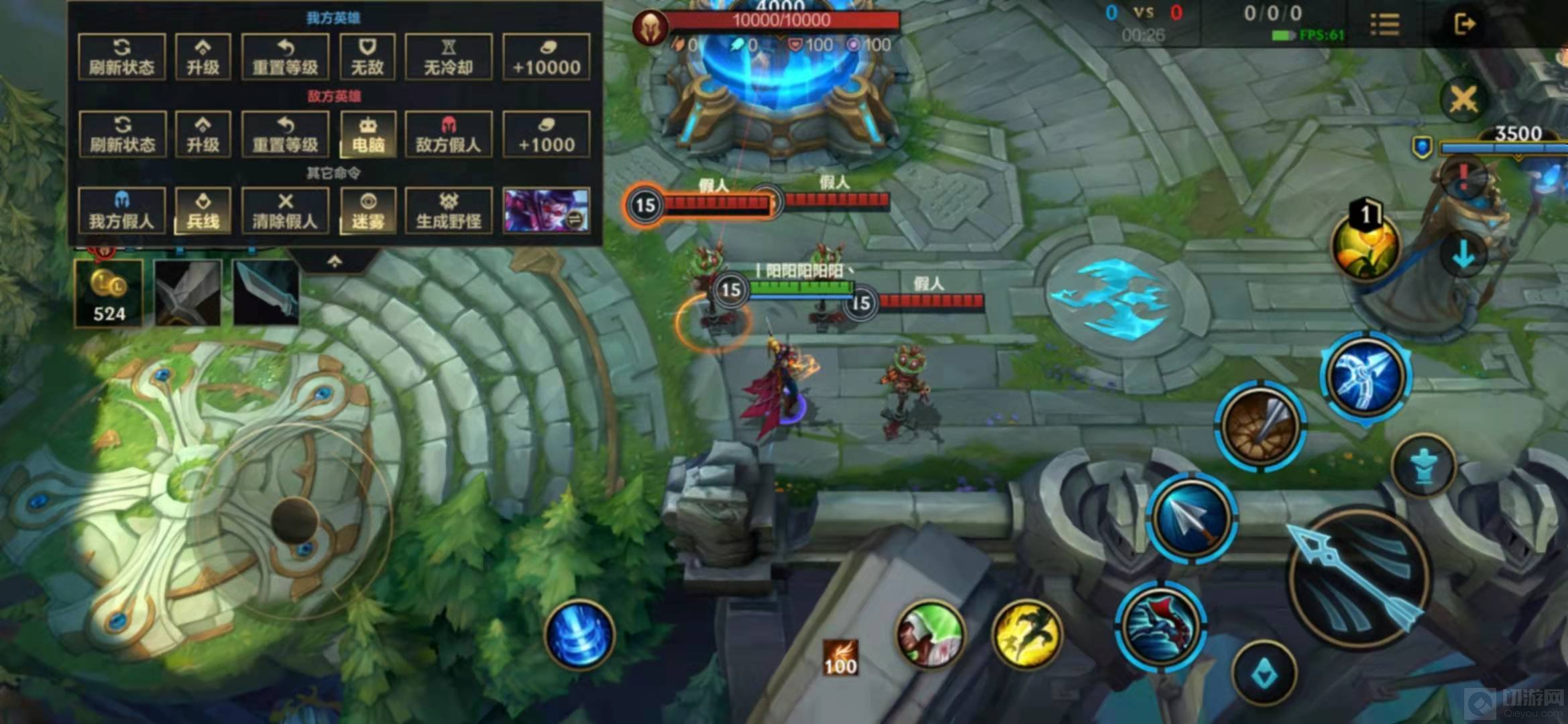Screen dimensions: 1568x724
Task: Toggle the 兵线 minion wave option
Action: pos(203,211)
